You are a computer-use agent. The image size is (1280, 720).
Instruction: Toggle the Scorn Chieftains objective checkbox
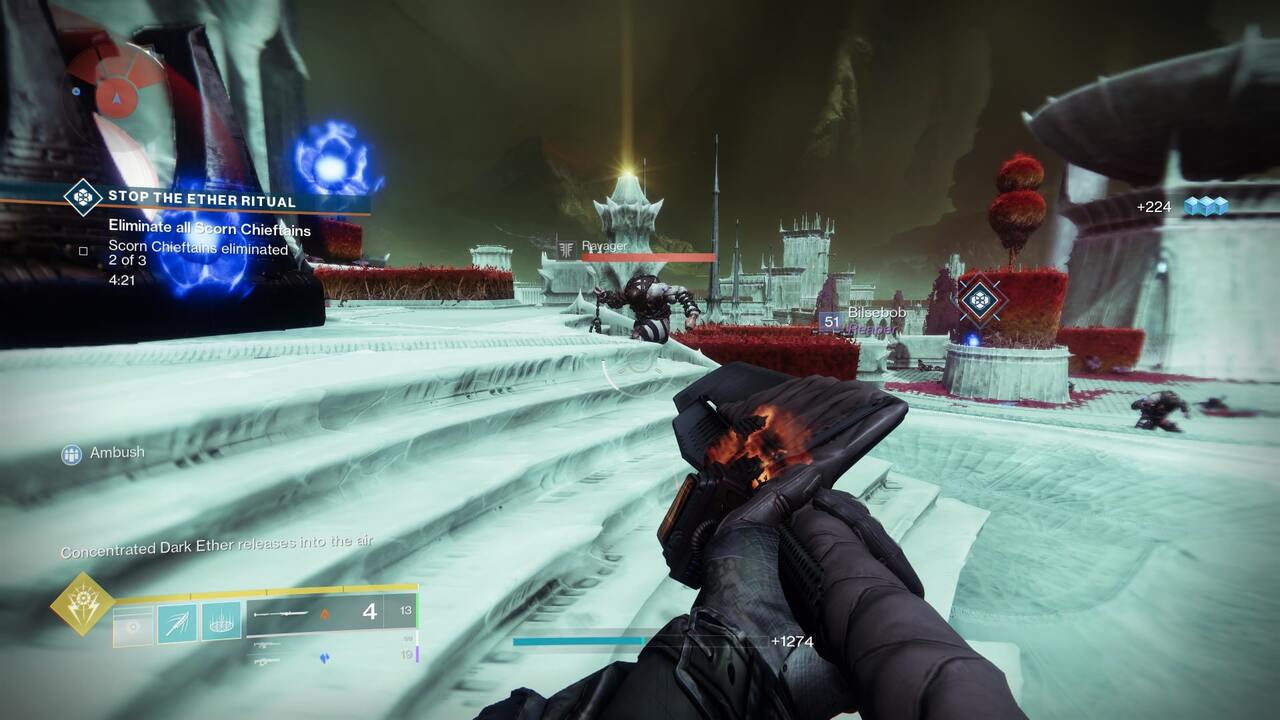click(82, 253)
